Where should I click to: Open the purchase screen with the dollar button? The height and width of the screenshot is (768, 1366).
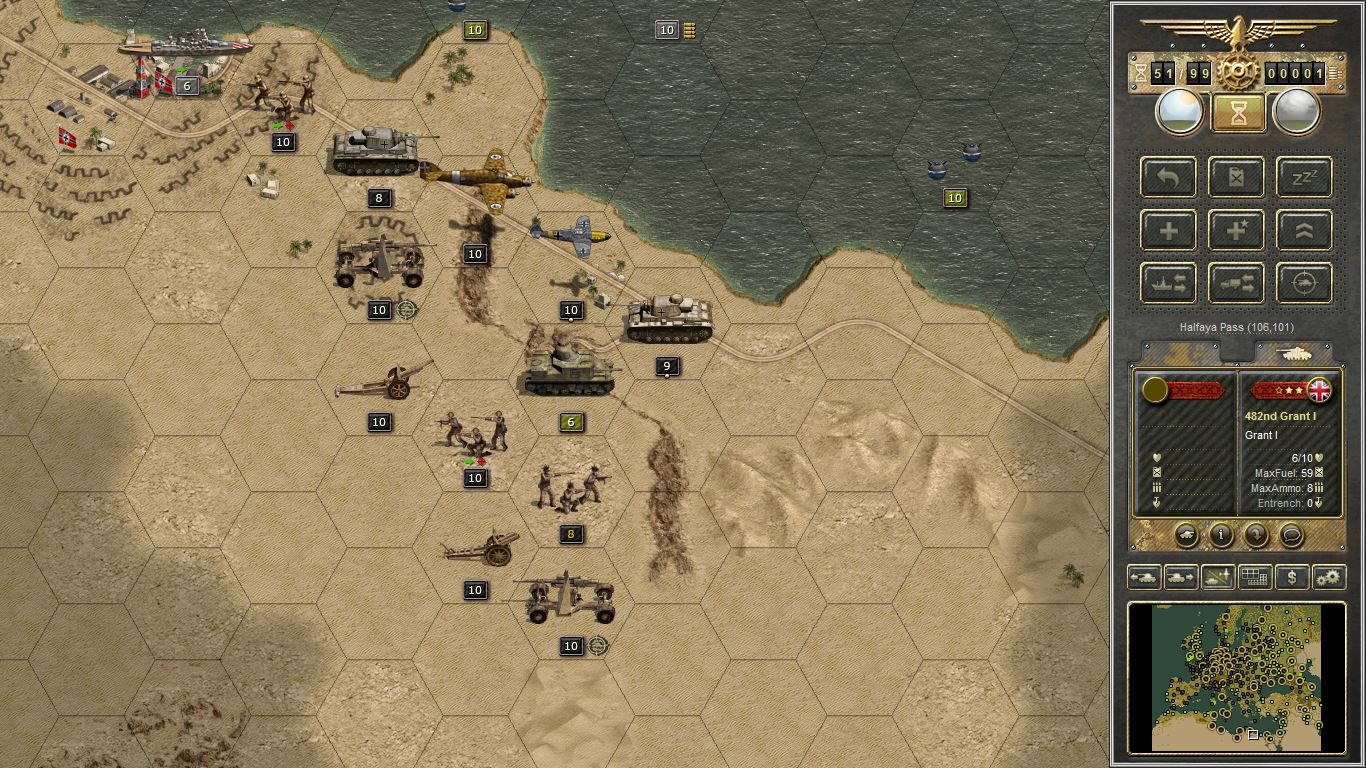[x=1292, y=577]
